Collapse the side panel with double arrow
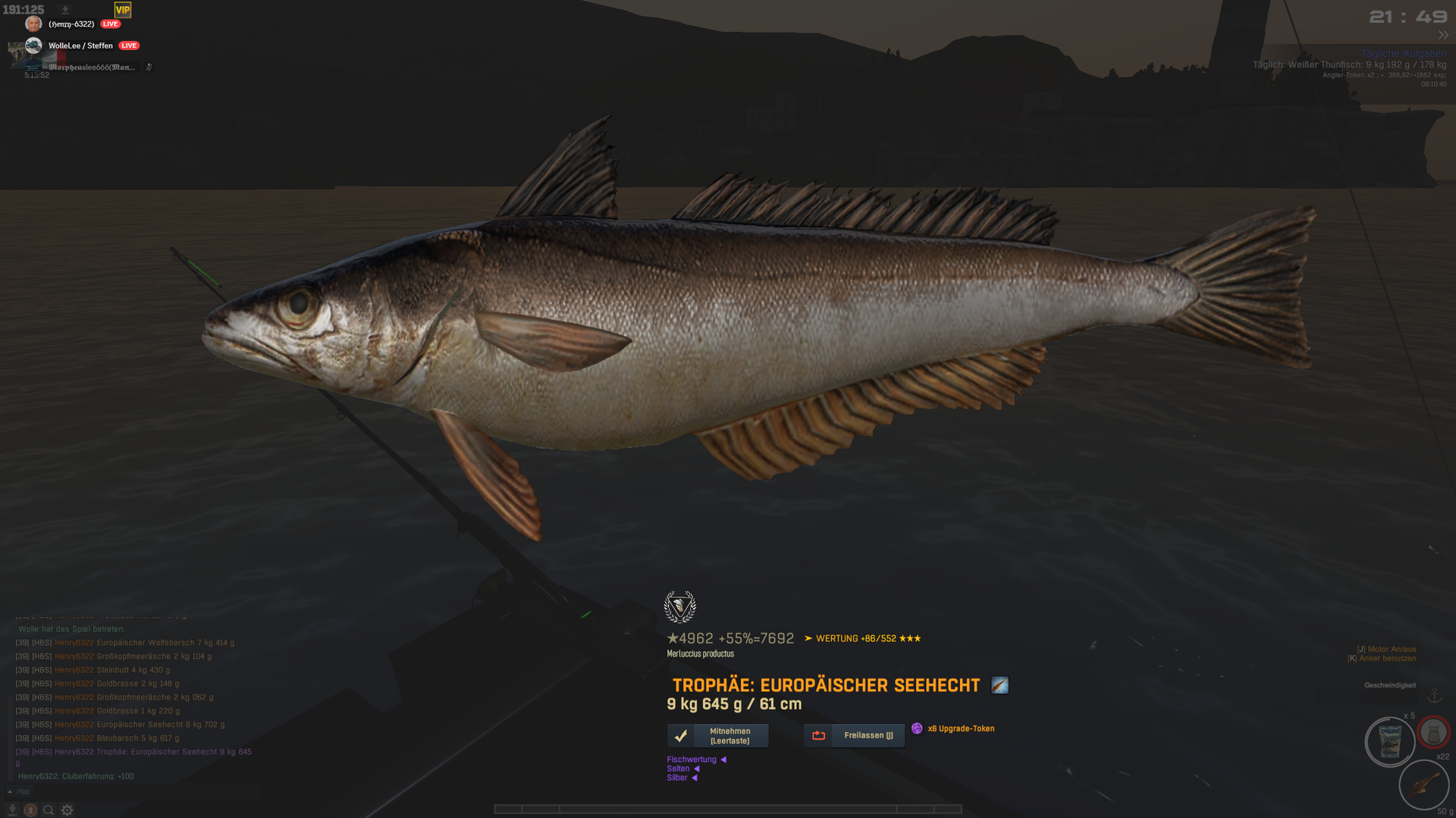 click(x=1442, y=35)
